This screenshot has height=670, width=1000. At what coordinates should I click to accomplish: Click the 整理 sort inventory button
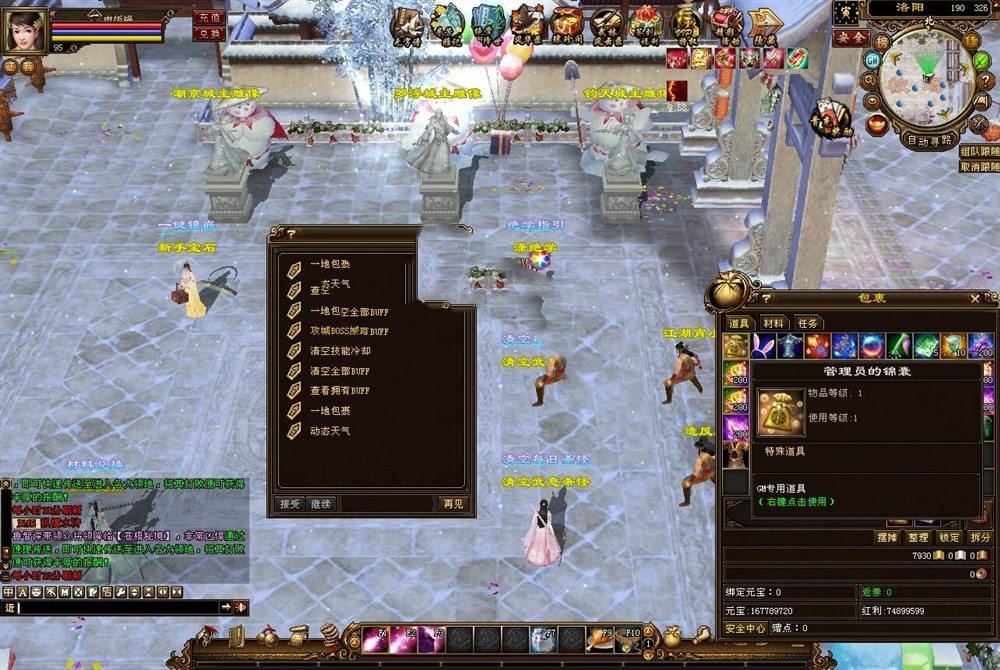tap(919, 538)
